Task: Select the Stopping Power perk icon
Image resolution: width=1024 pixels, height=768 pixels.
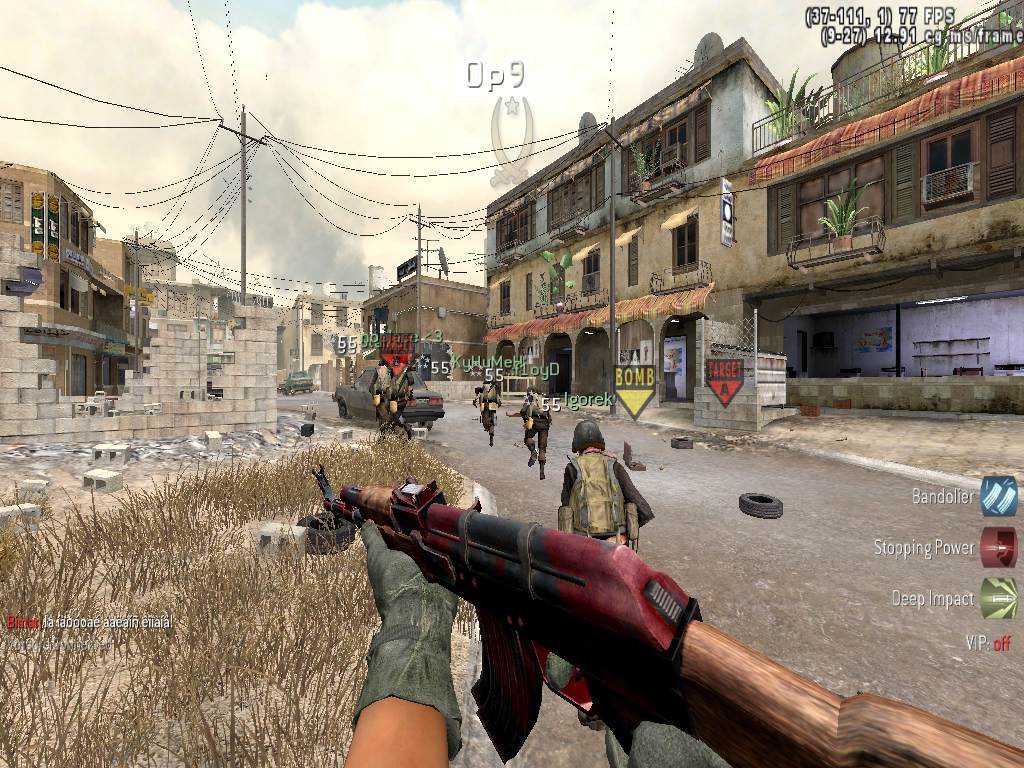Action: point(998,547)
